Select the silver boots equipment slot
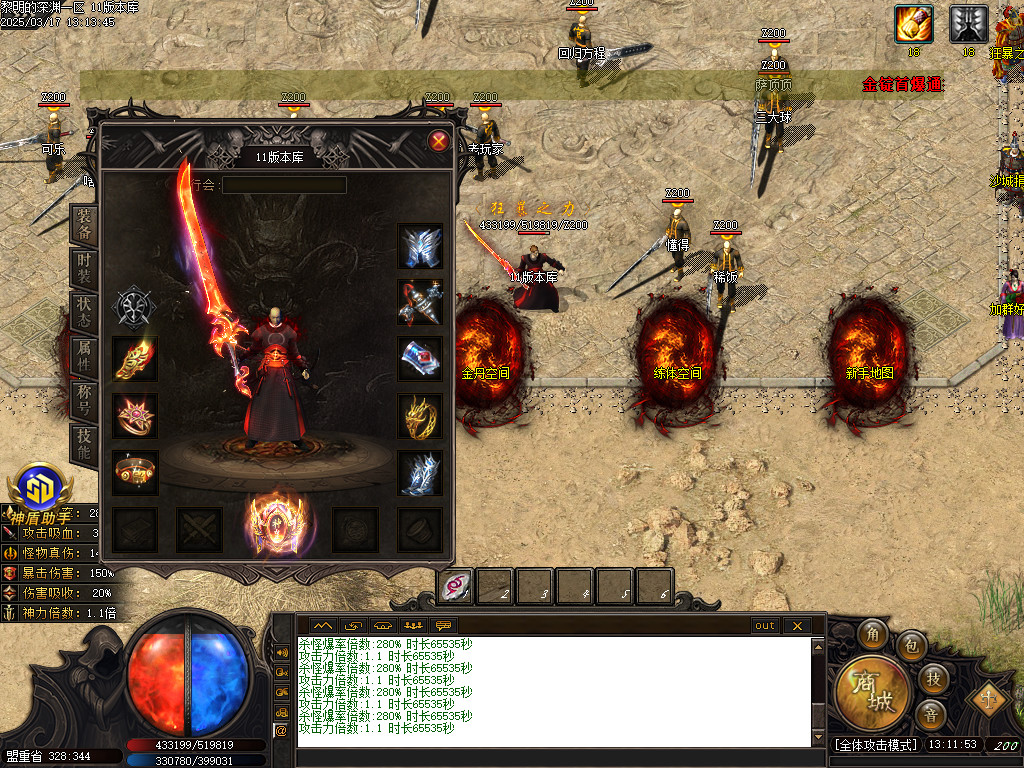This screenshot has height=768, width=1024. [x=421, y=473]
